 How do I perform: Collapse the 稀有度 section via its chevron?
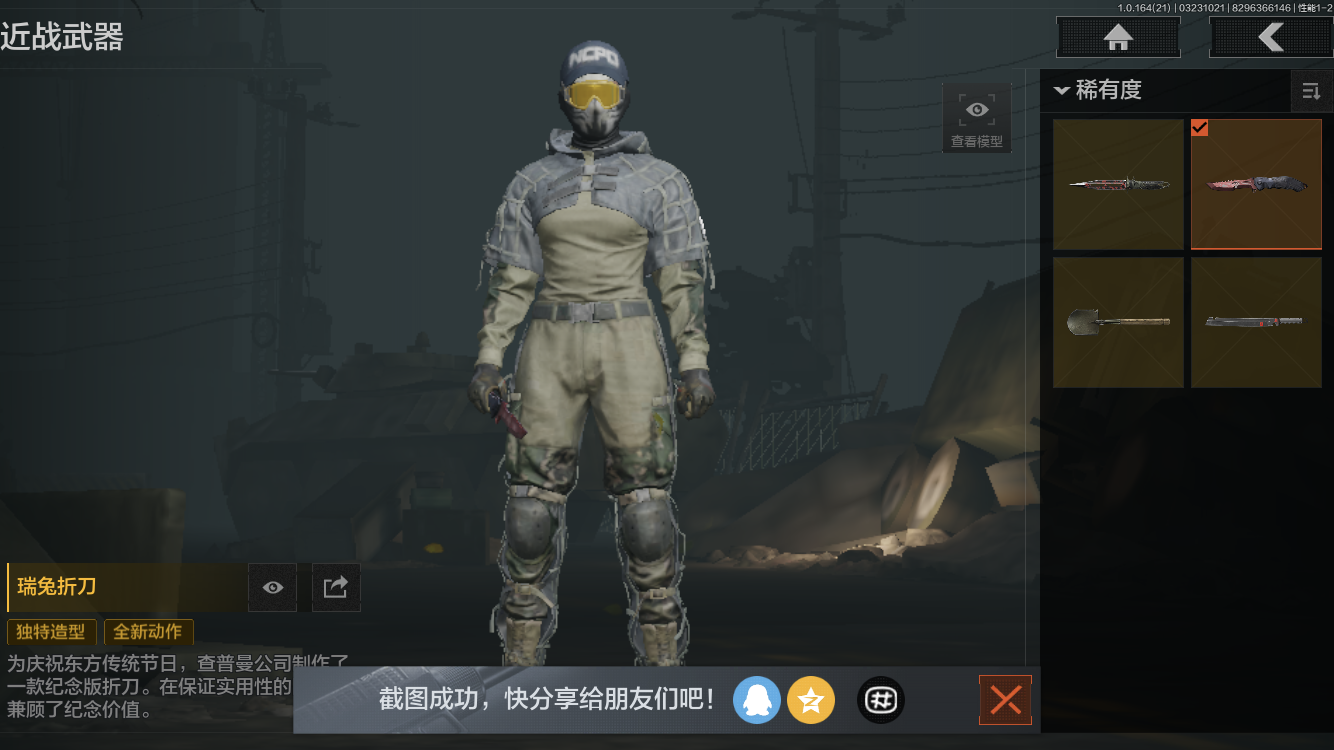click(1062, 91)
